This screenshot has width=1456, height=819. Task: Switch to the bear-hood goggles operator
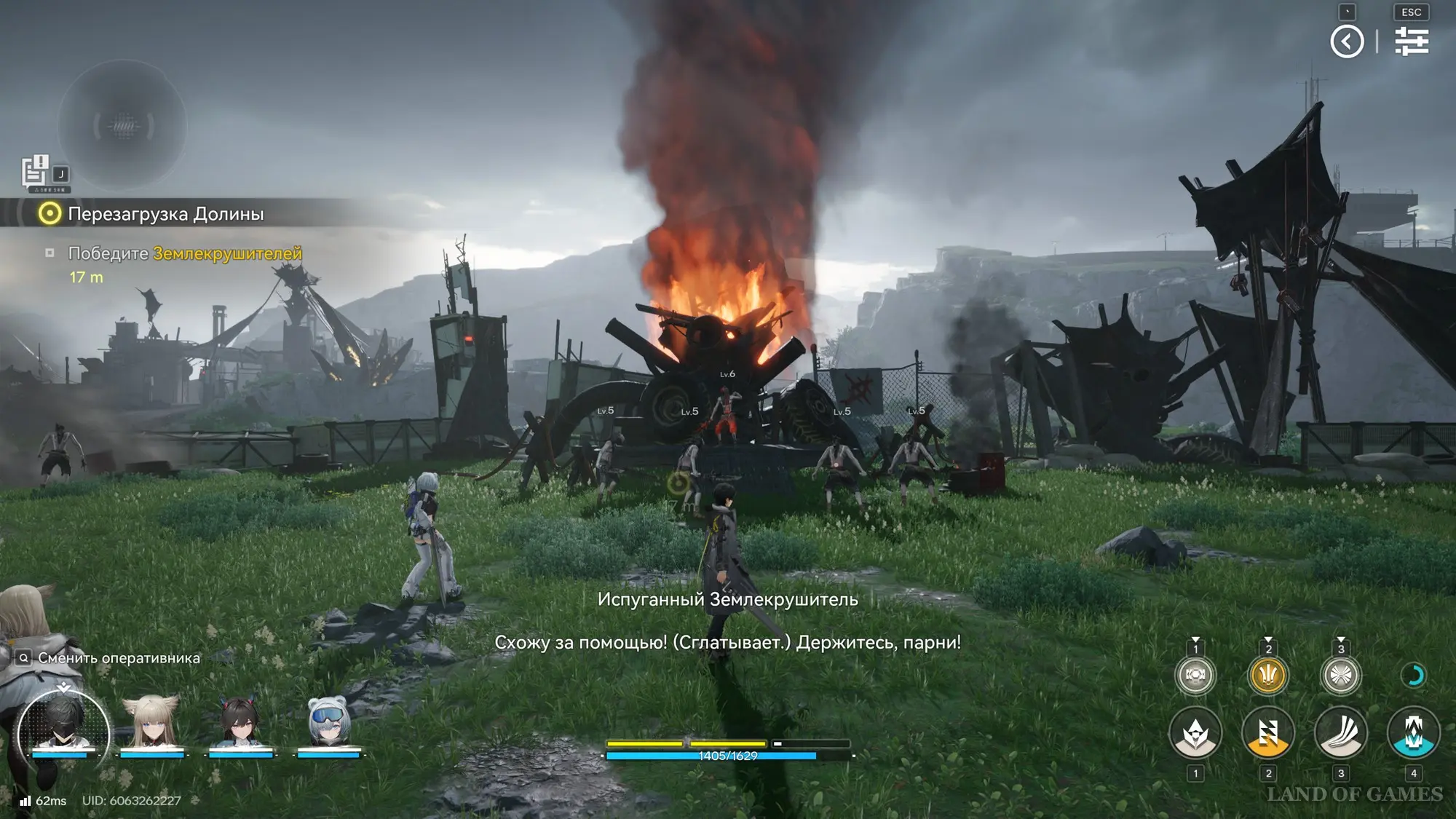tap(329, 724)
